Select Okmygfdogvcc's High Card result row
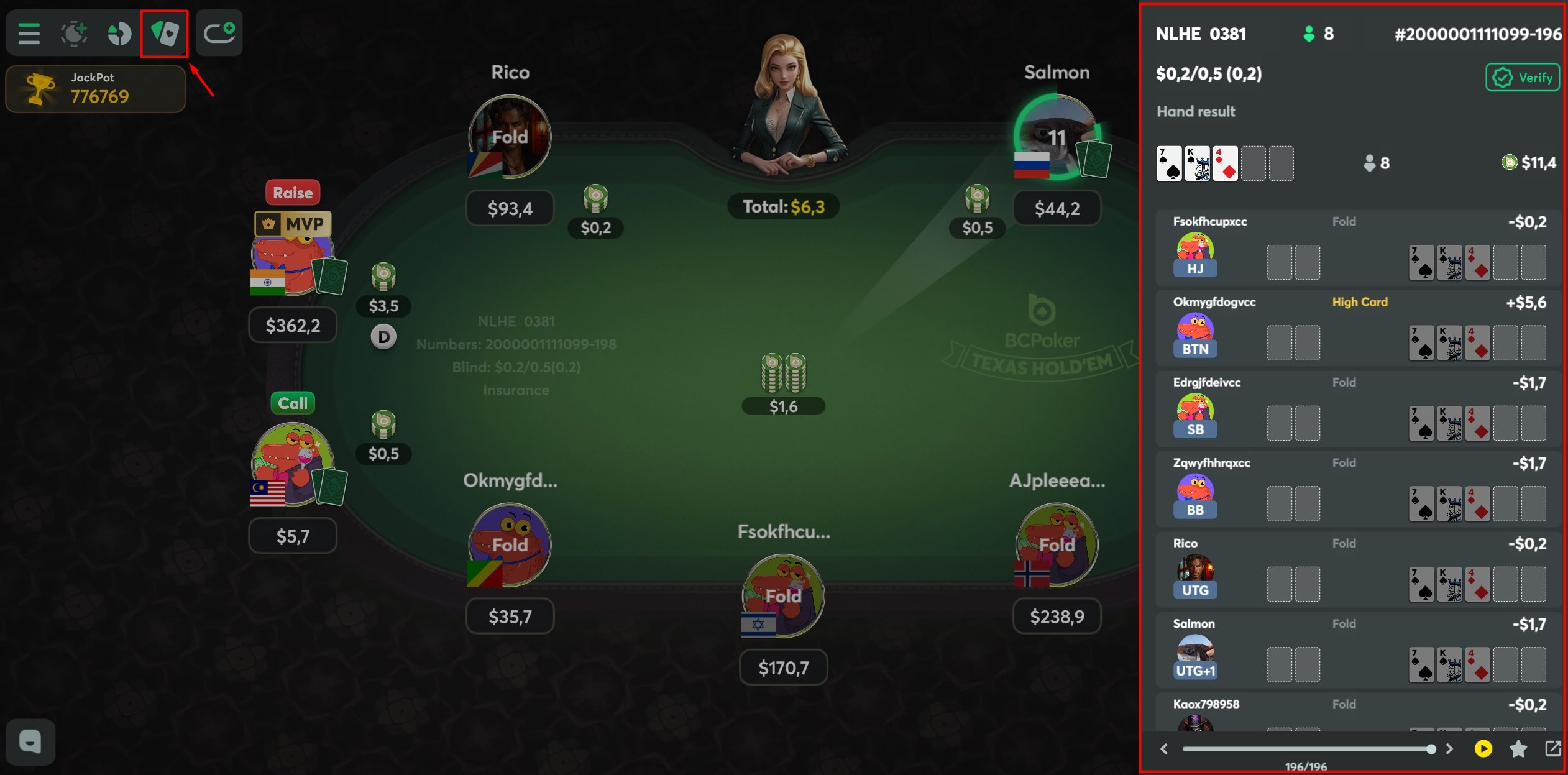 [x=1358, y=329]
